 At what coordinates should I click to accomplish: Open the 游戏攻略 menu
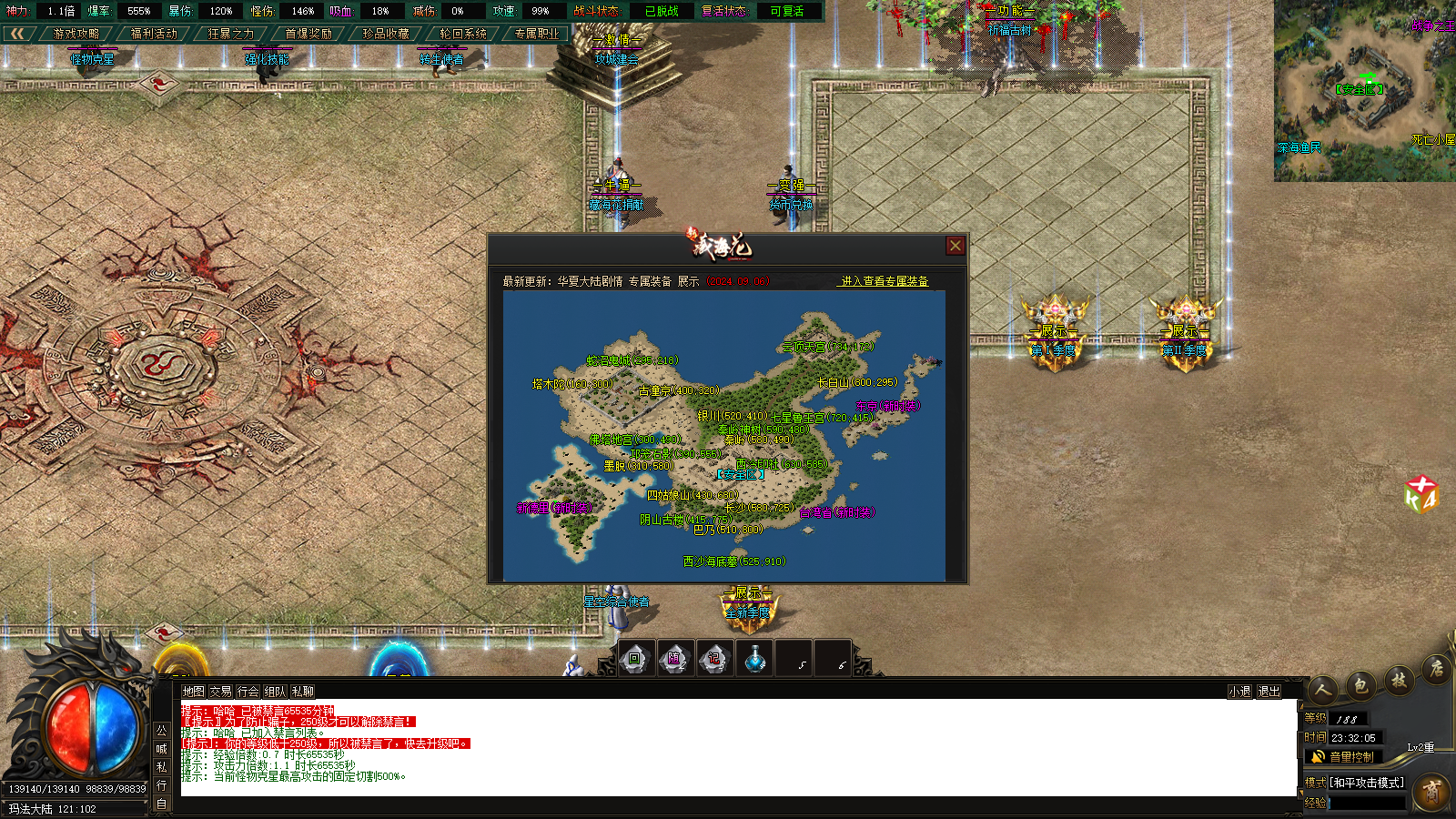(76, 34)
